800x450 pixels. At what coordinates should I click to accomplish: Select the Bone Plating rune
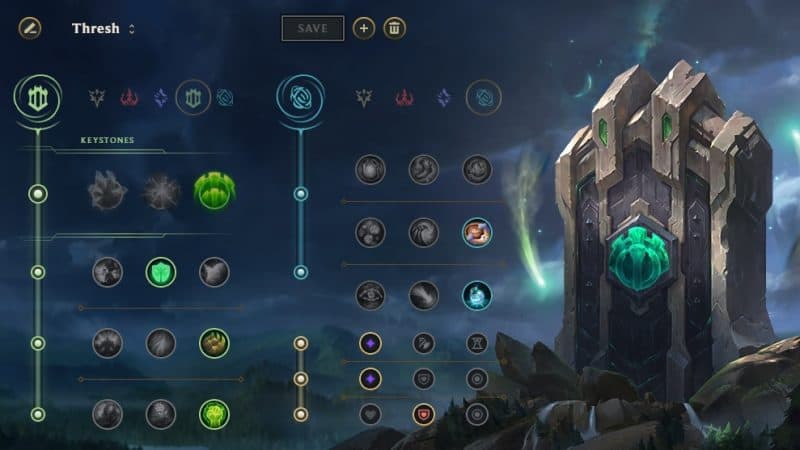pos(213,343)
